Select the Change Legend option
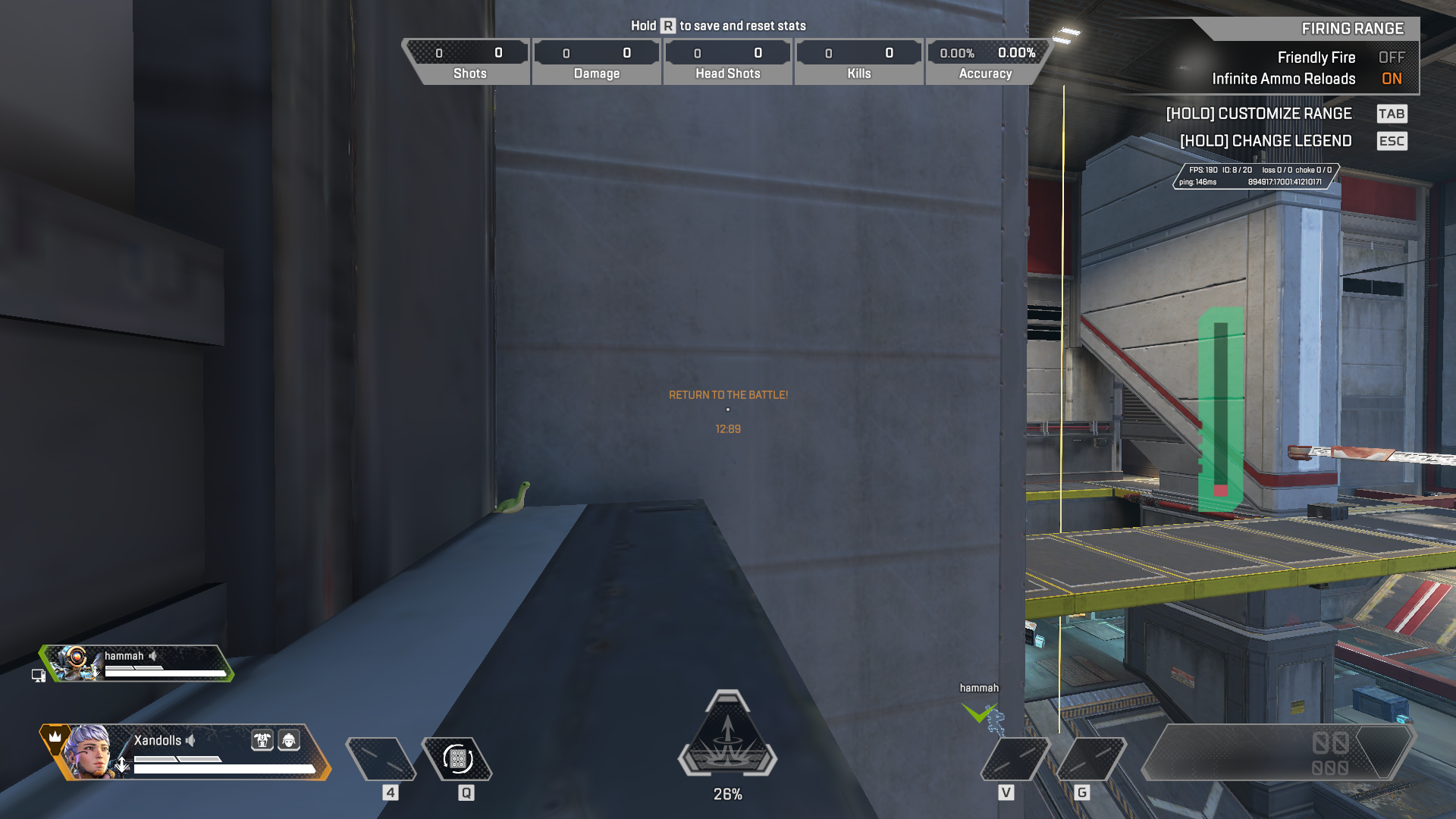This screenshot has width=1456, height=819. click(1266, 141)
